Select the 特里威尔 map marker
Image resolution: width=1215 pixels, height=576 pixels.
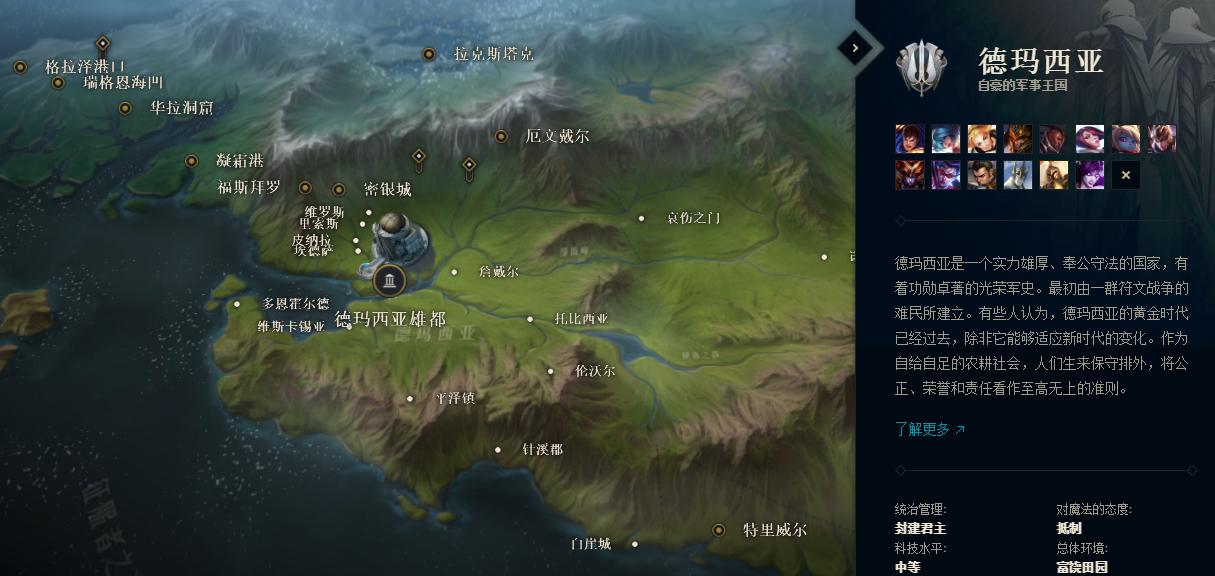[x=718, y=530]
